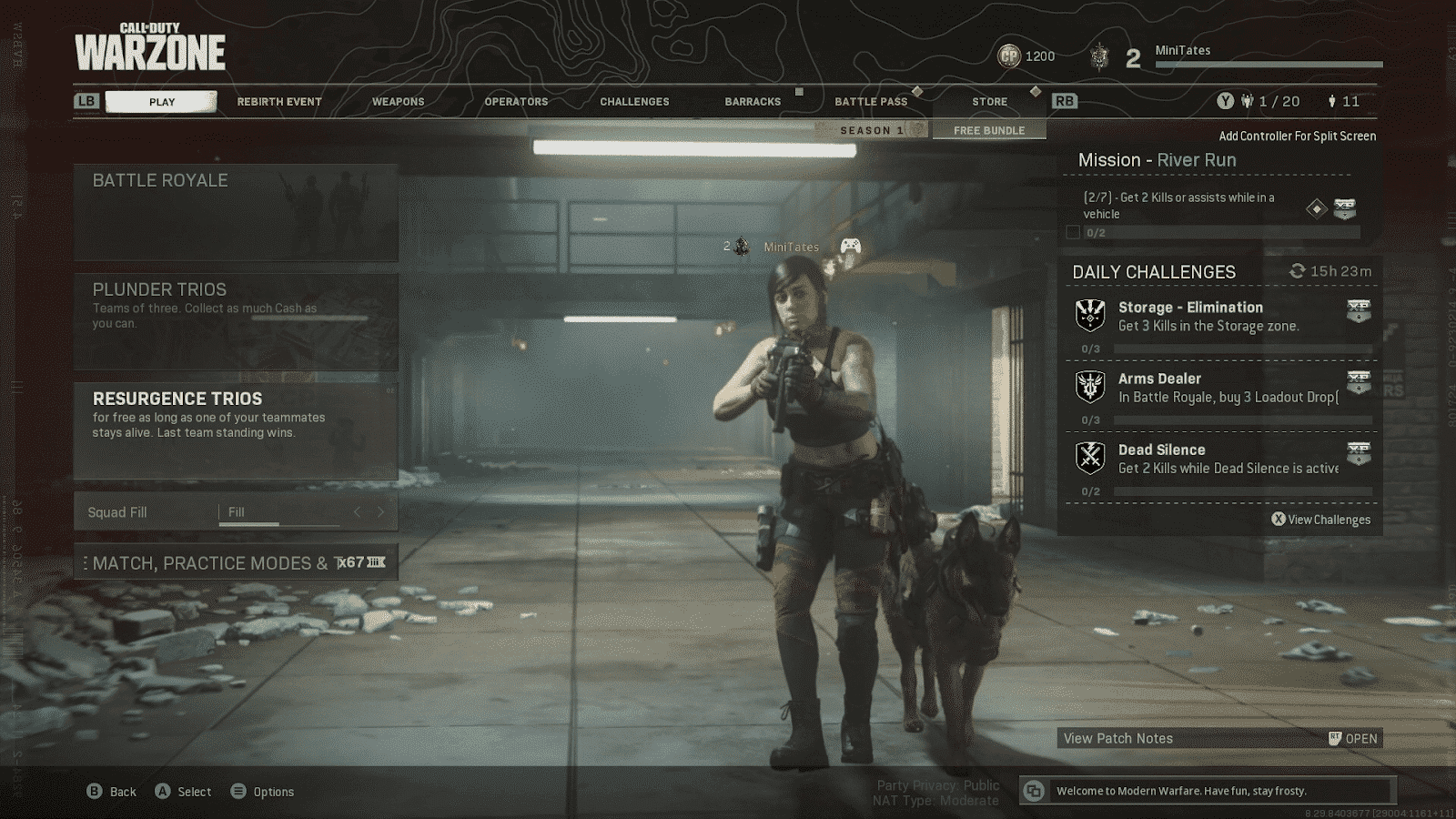
Task: Click the CP coin icon showing 1200
Action: tap(1010, 56)
